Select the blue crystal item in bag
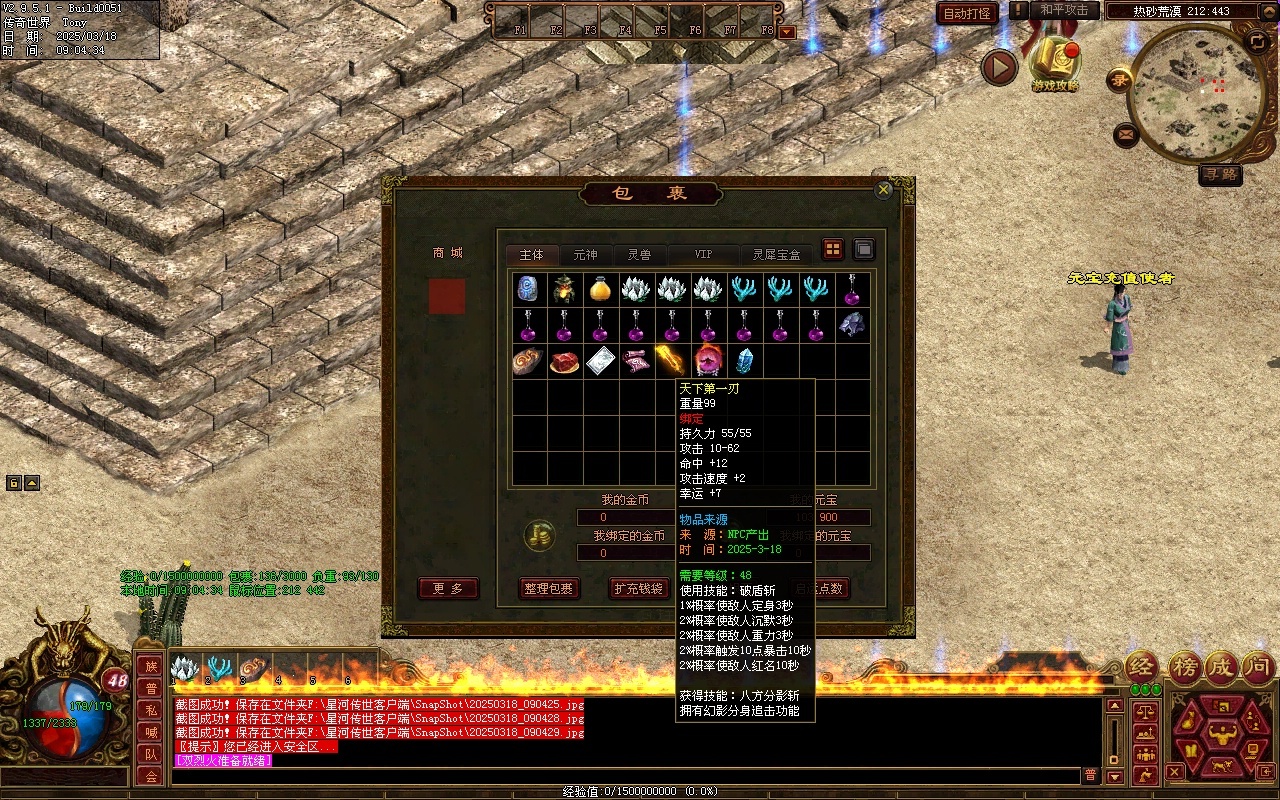The image size is (1280, 800). [743, 360]
